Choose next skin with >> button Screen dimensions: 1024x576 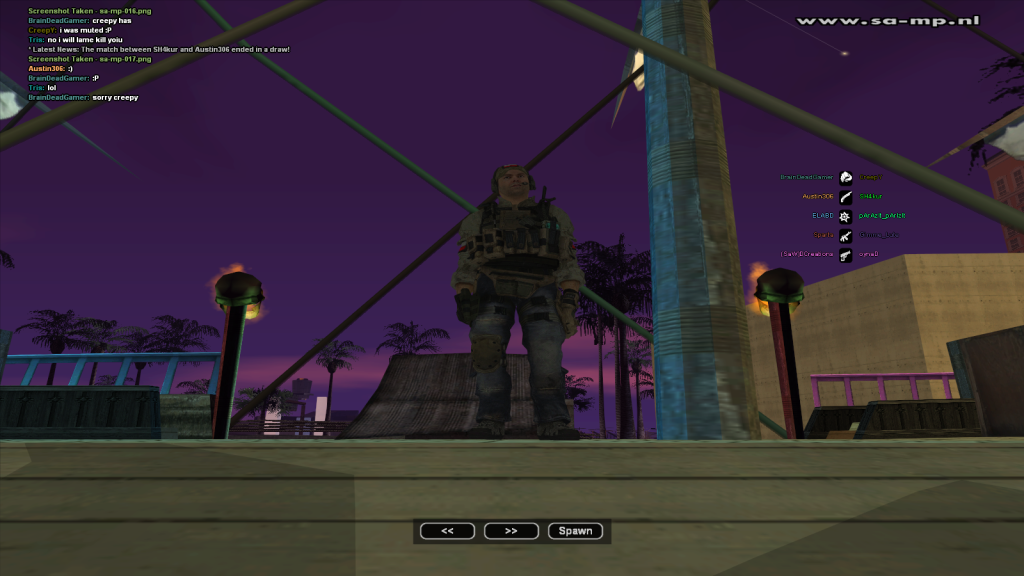click(511, 531)
